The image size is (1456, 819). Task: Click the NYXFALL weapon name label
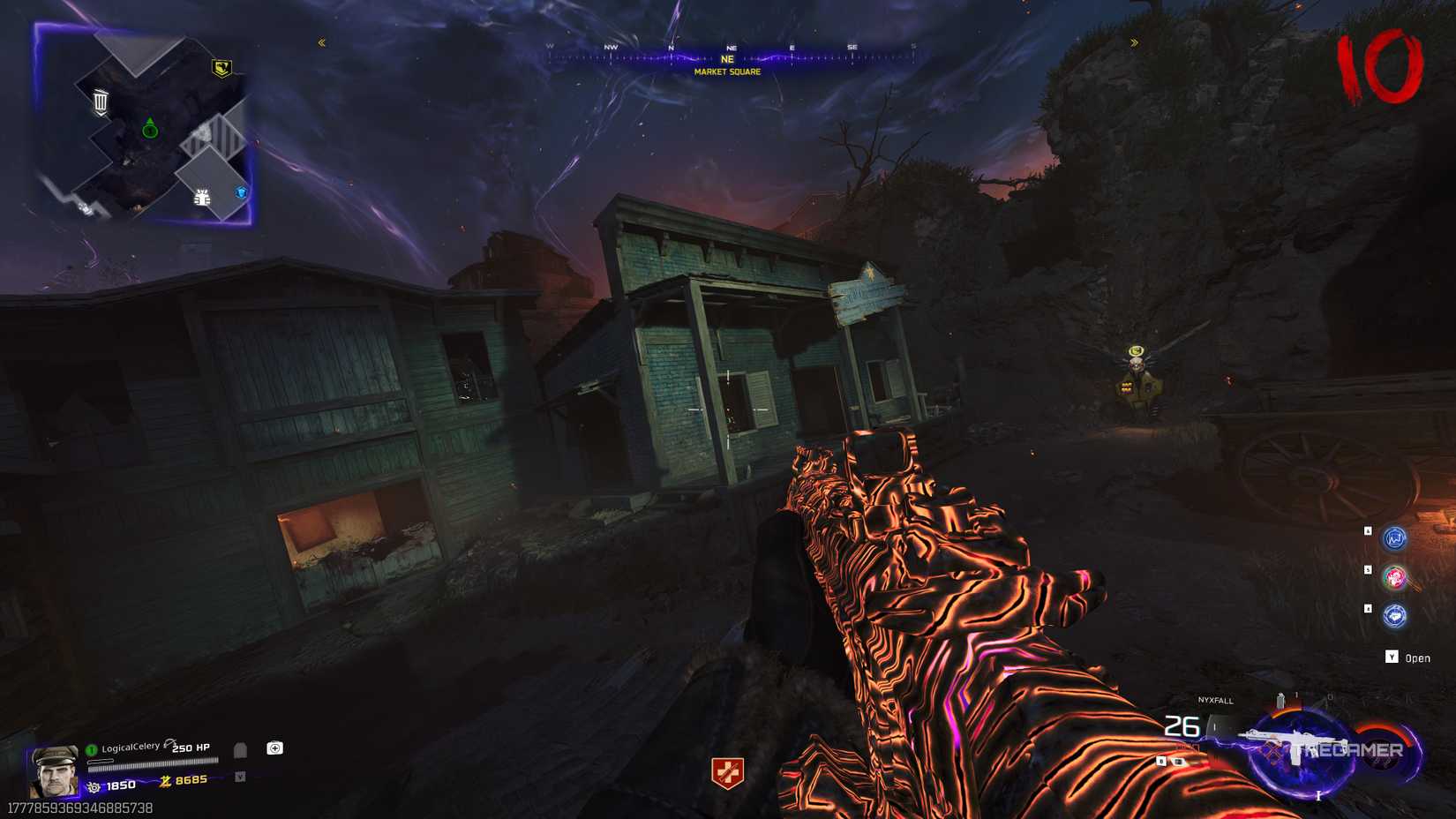(x=1215, y=701)
